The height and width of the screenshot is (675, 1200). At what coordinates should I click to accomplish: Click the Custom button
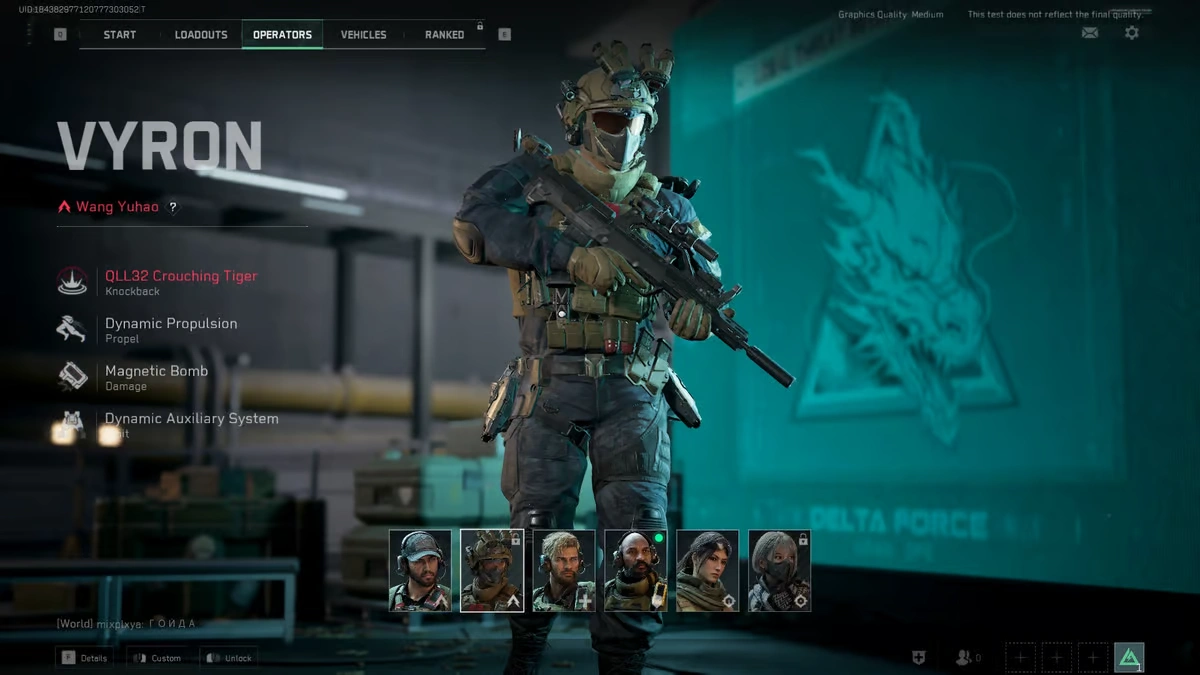[155, 658]
